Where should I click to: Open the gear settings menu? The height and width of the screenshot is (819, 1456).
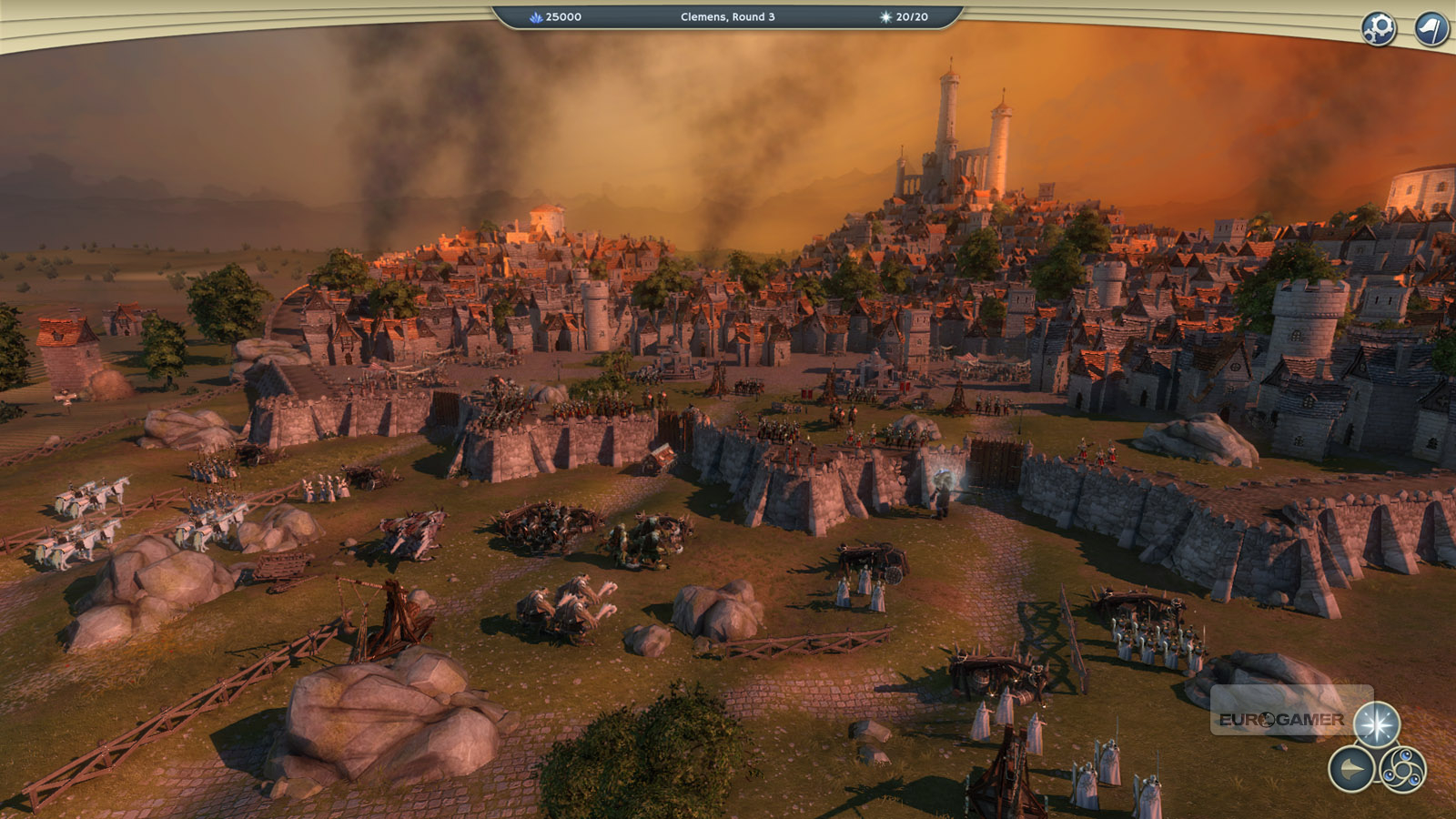click(1379, 28)
